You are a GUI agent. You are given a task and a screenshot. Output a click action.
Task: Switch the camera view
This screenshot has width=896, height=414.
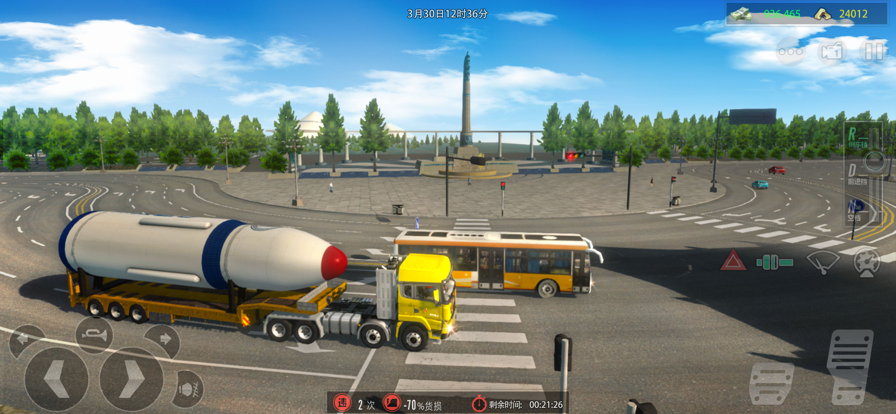coord(832,50)
